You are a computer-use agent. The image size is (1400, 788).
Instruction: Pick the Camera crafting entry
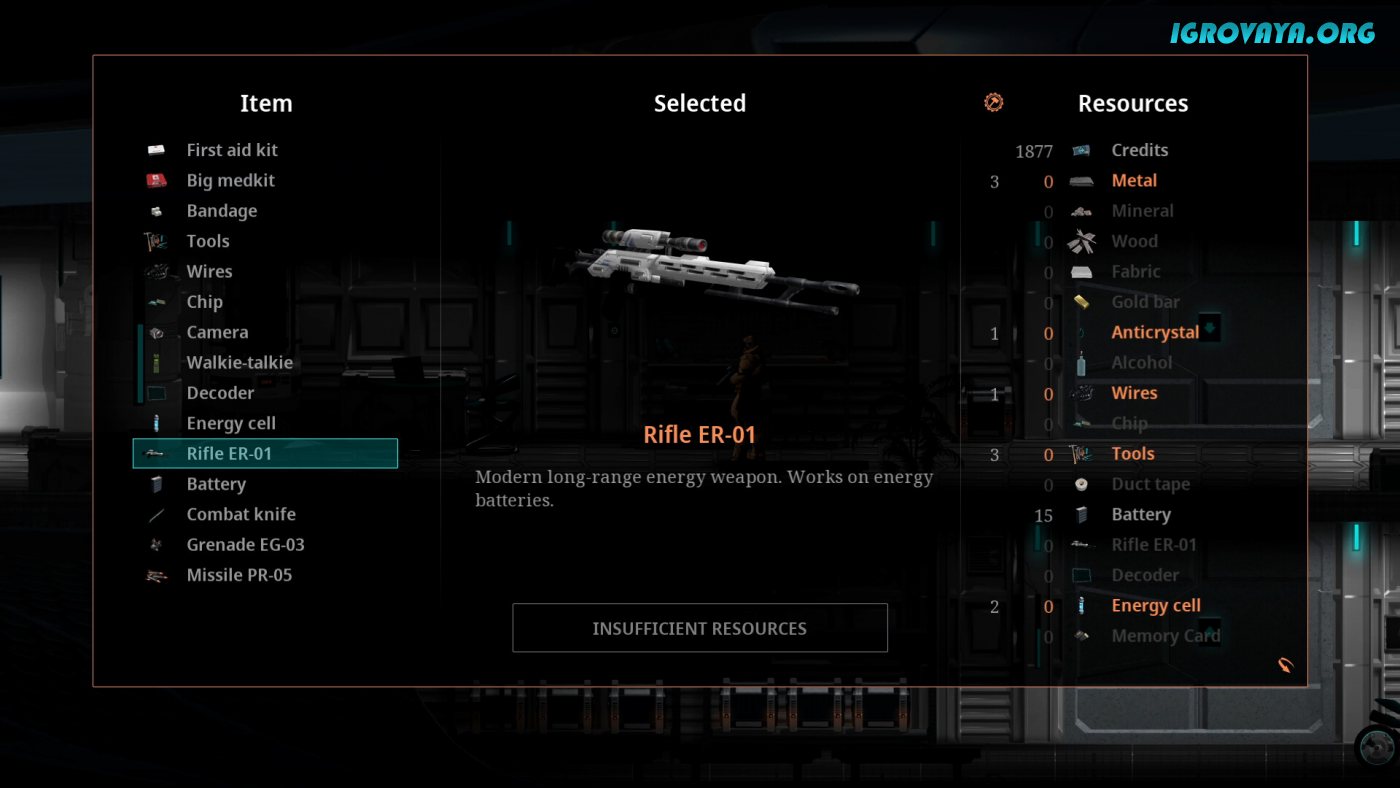[x=217, y=332]
